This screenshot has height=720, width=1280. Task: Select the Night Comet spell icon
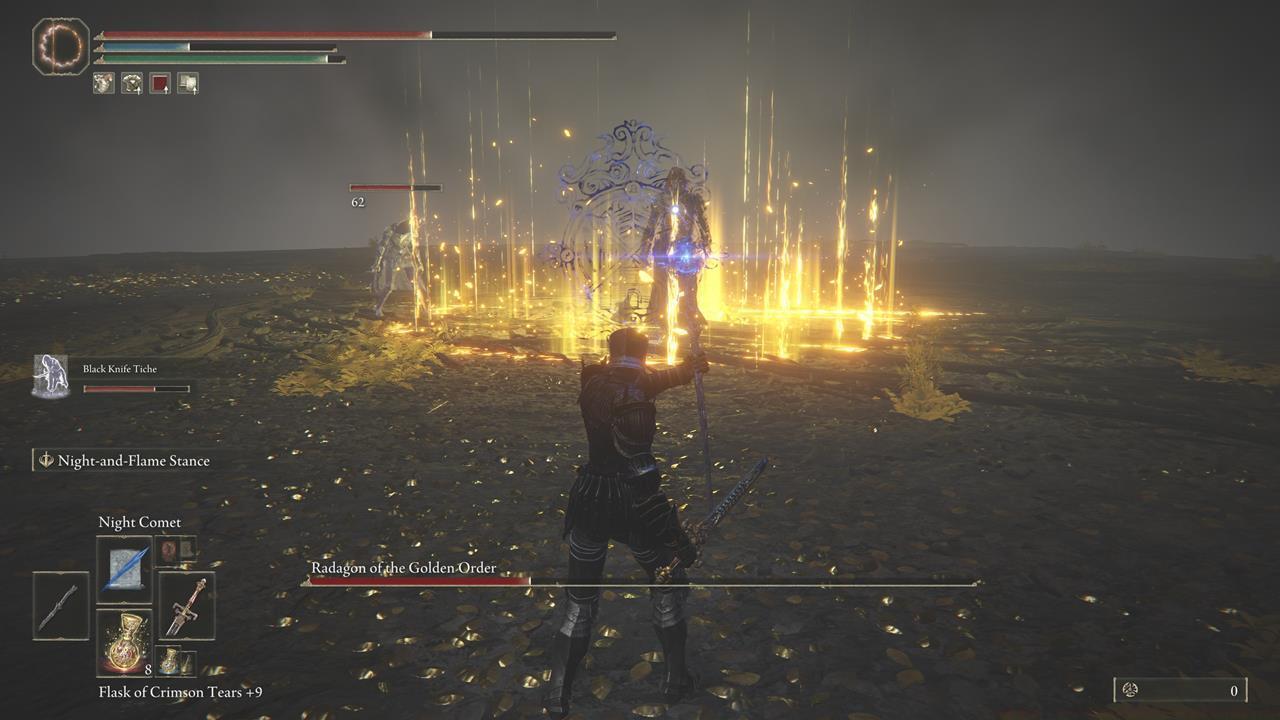coord(123,560)
